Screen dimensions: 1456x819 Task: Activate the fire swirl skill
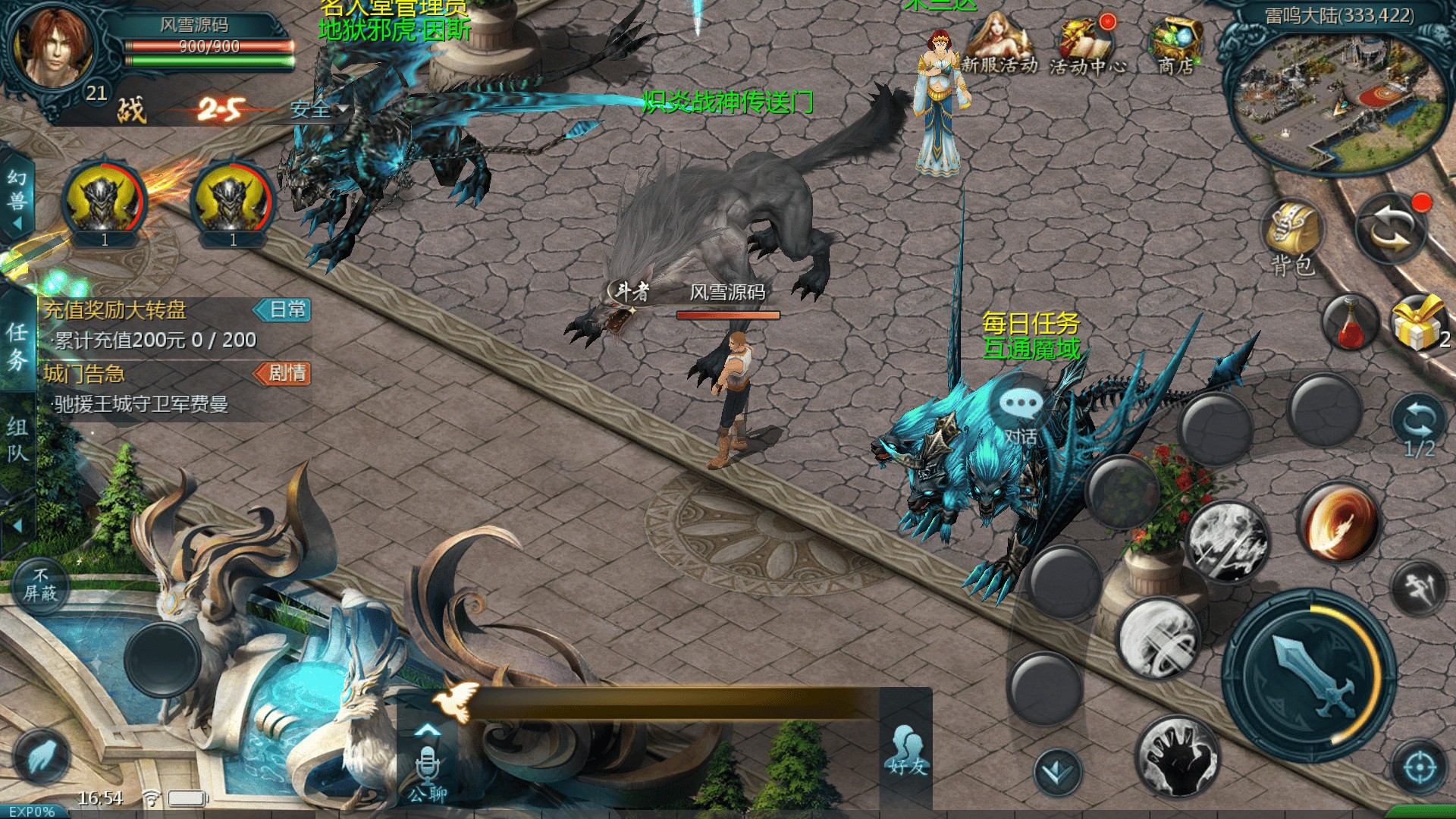point(1338,523)
